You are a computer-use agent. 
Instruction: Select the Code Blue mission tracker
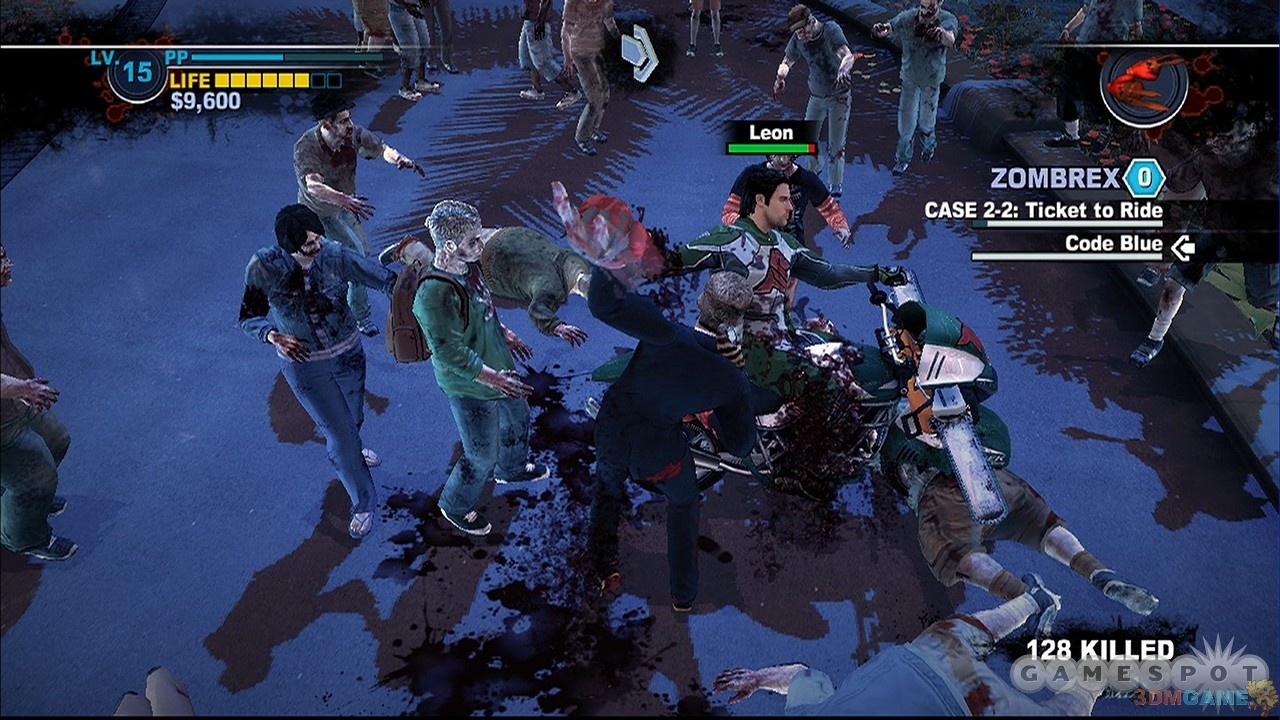pos(1113,244)
